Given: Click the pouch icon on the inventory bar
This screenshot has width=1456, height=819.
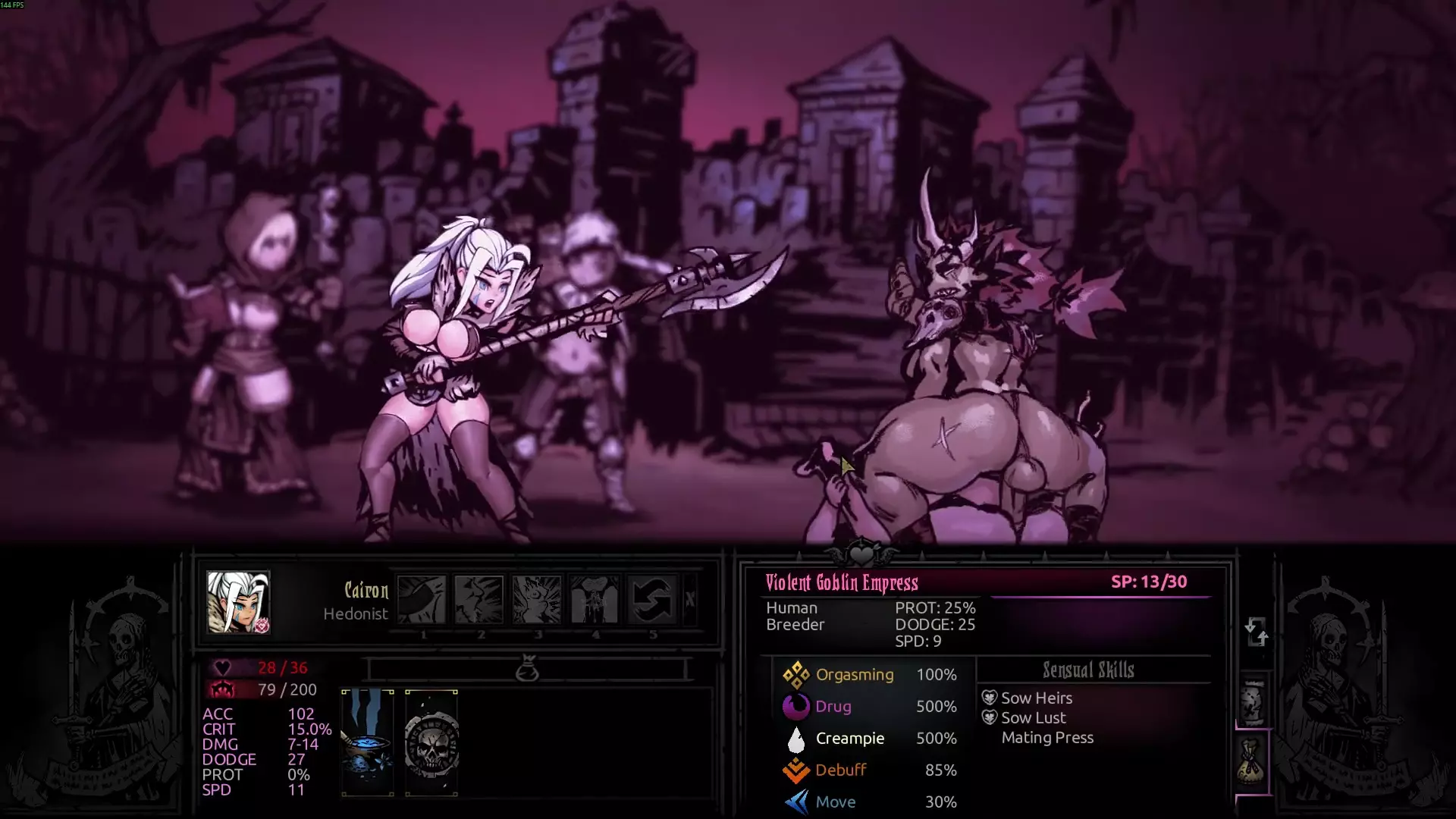Looking at the screenshot, I should pos(527,670).
